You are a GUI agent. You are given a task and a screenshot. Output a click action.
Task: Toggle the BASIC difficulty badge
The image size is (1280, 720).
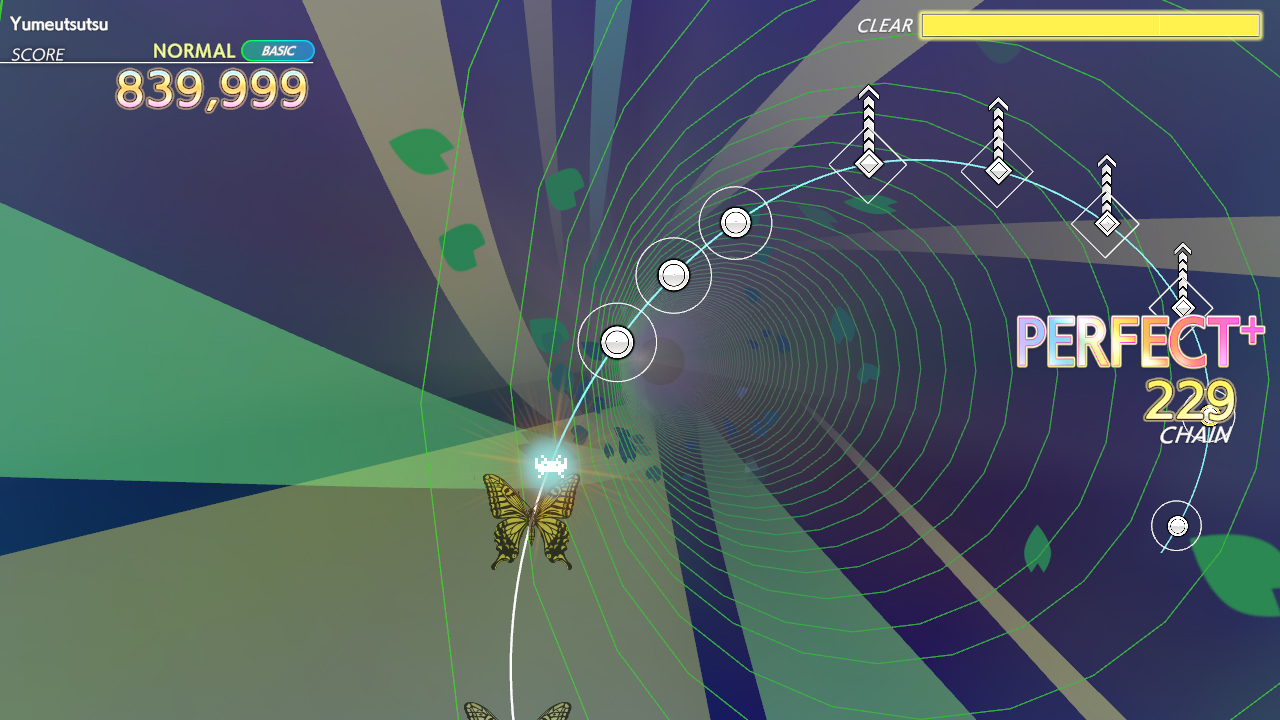coord(277,49)
